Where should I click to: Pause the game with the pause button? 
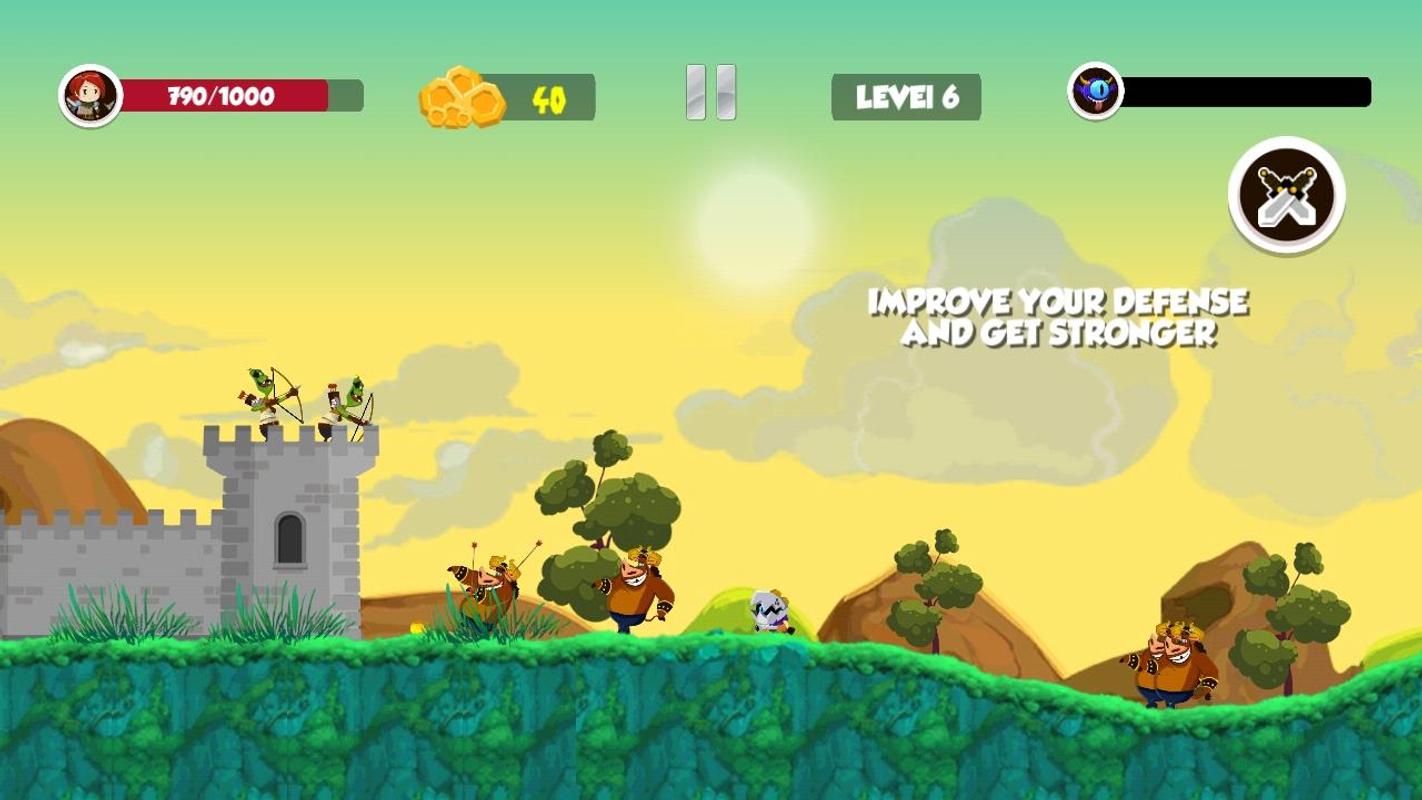coord(711,94)
